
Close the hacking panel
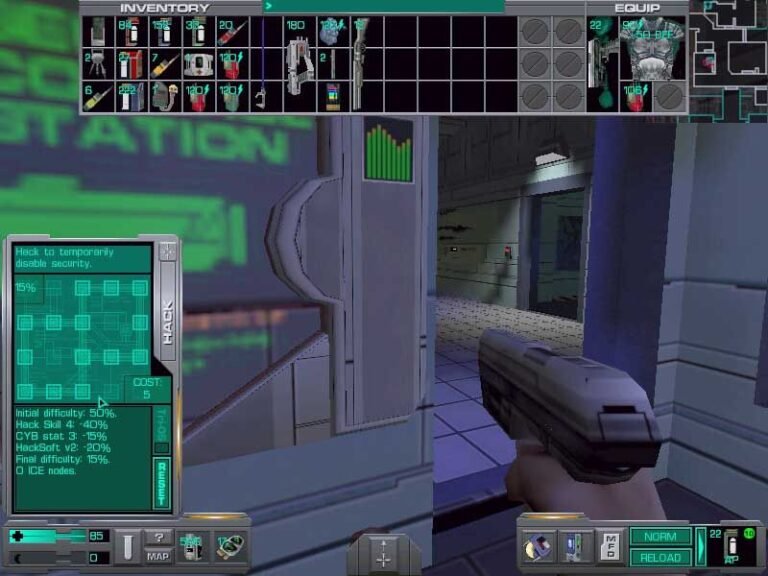[167, 251]
